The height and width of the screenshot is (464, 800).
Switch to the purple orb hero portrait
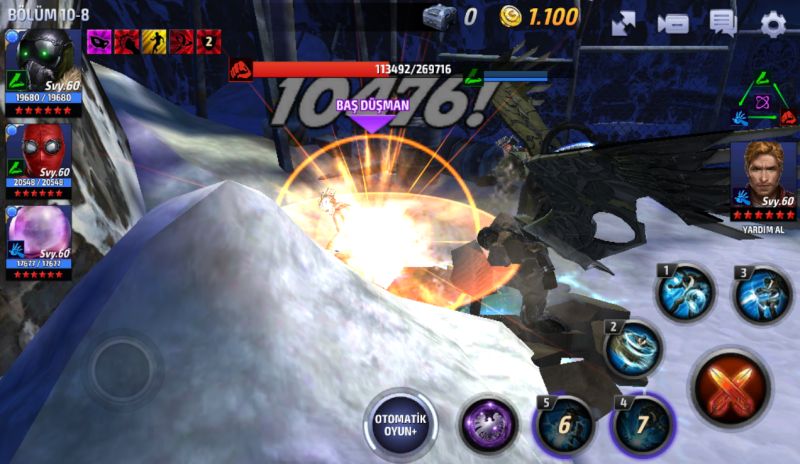click(x=41, y=236)
